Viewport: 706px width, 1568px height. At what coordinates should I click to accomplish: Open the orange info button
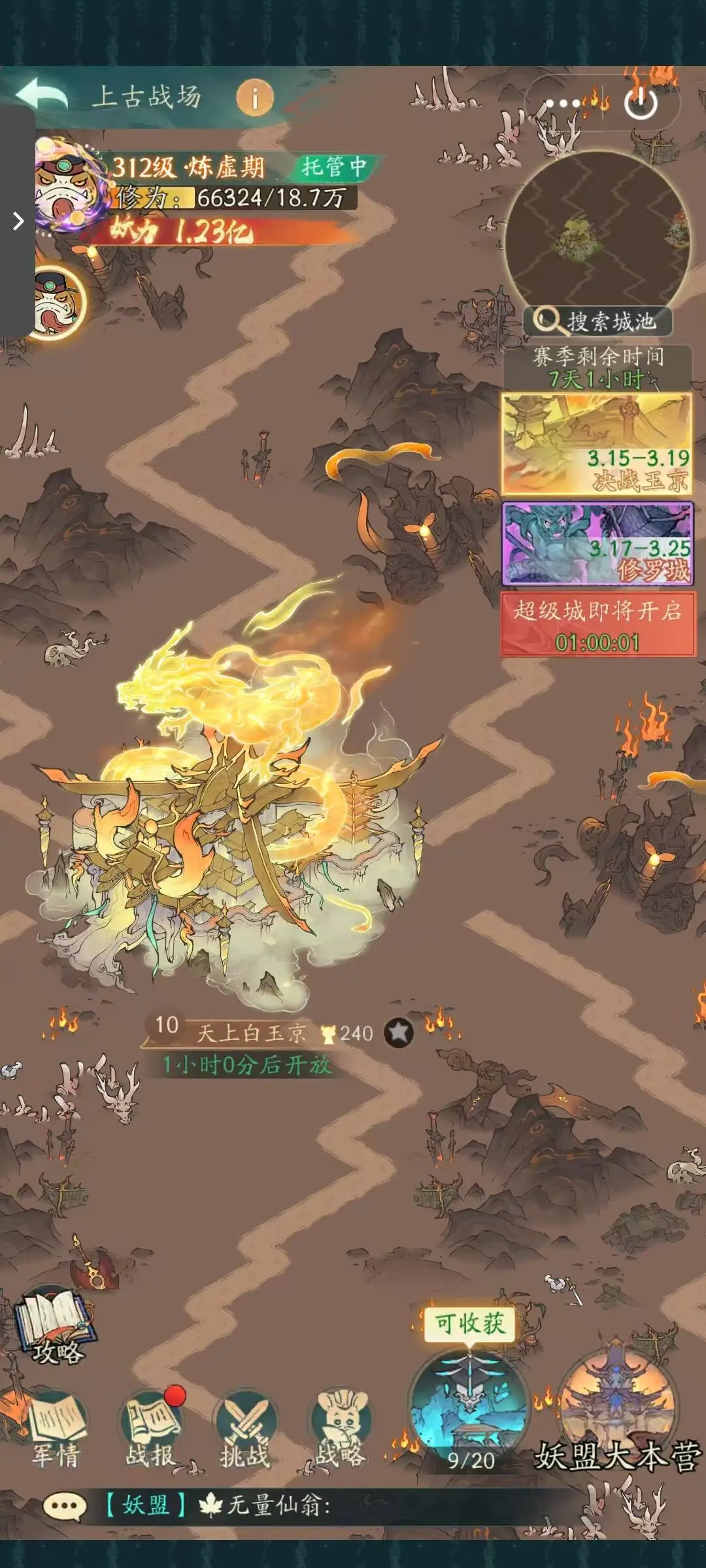pos(254,99)
